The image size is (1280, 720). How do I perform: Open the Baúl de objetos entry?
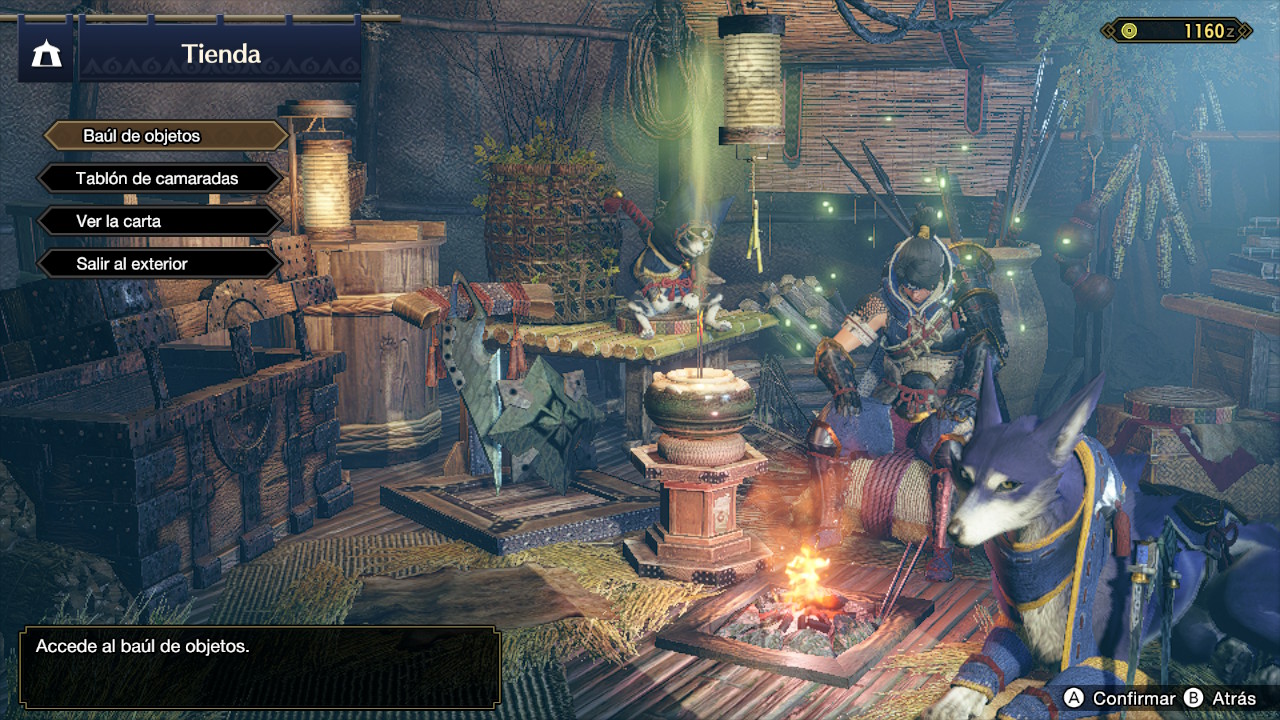pyautogui.click(x=165, y=136)
